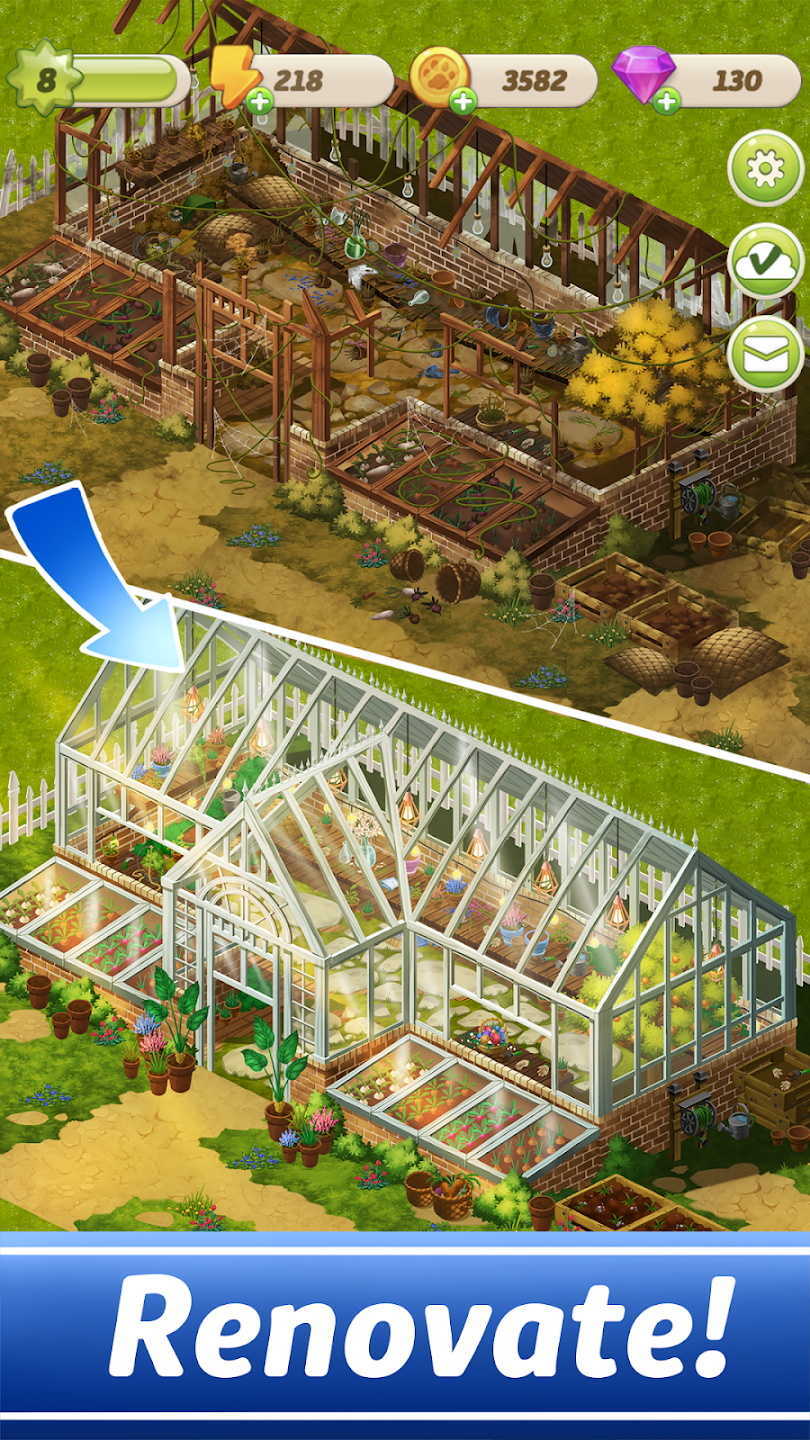This screenshot has height=1440, width=810.
Task: Add more energy with the plus button
Action: [x=259, y=100]
